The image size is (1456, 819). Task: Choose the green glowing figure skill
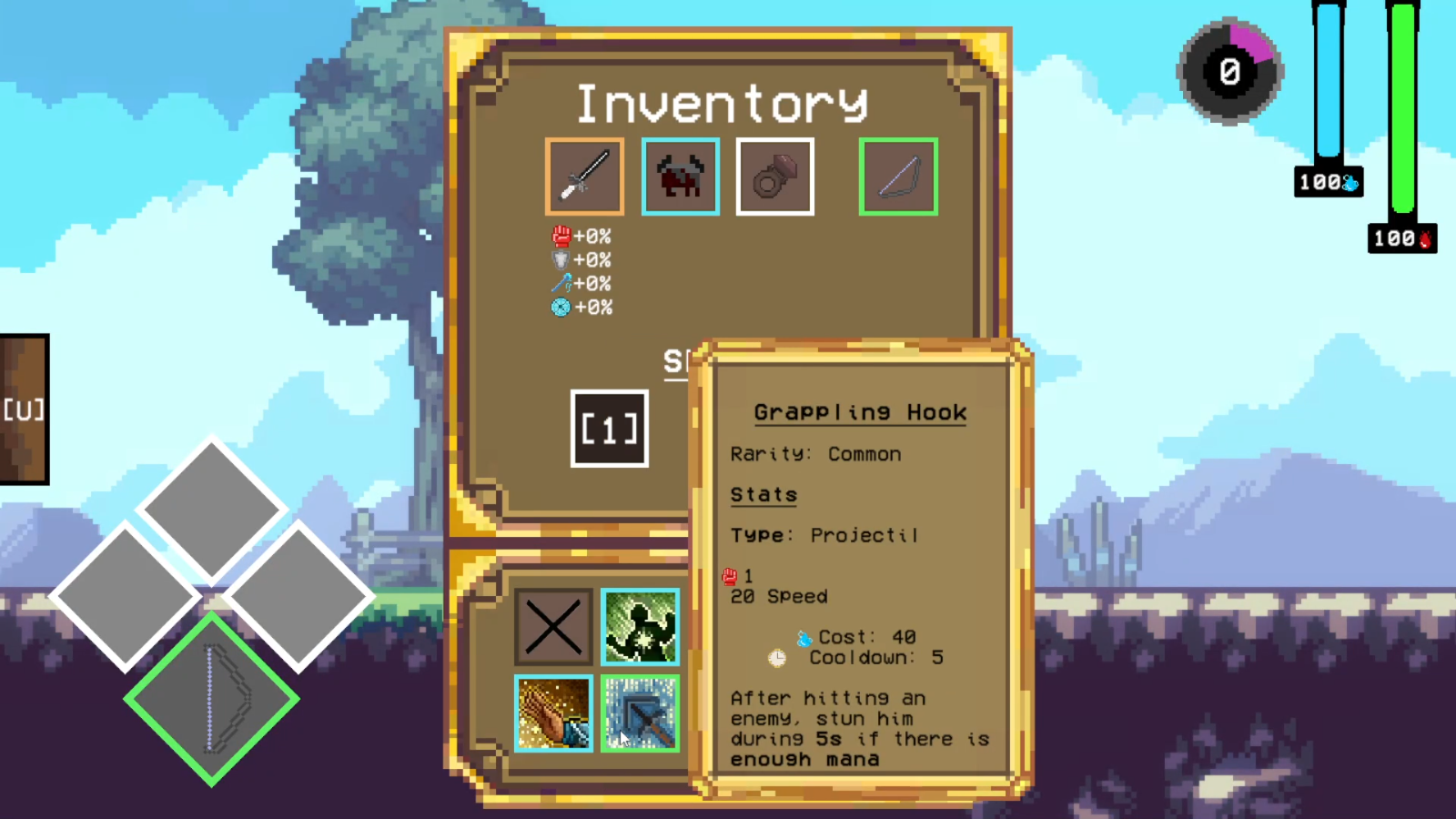640,626
